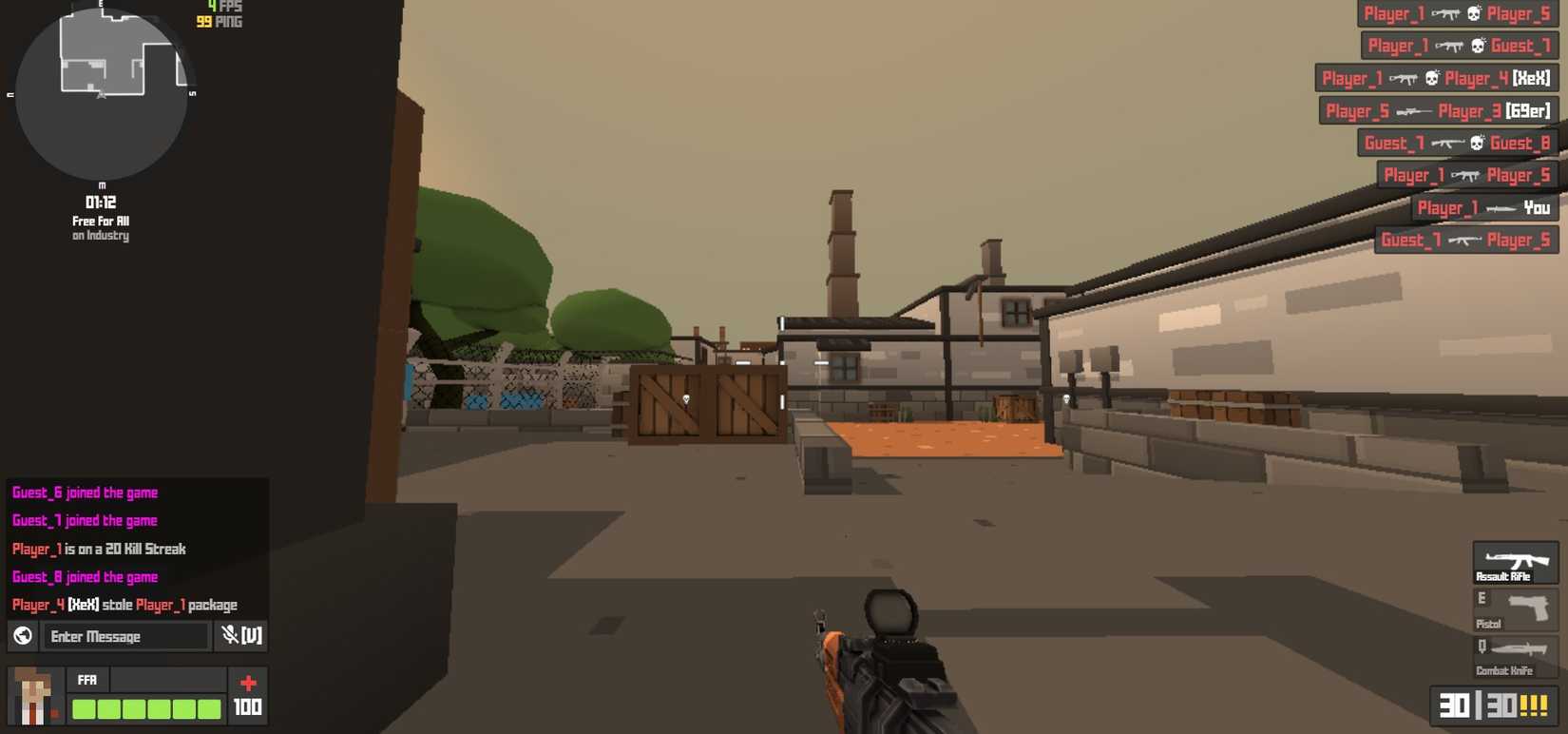Click the Free For All mode text
Screen dimensions: 1568x734
[x=101, y=221]
